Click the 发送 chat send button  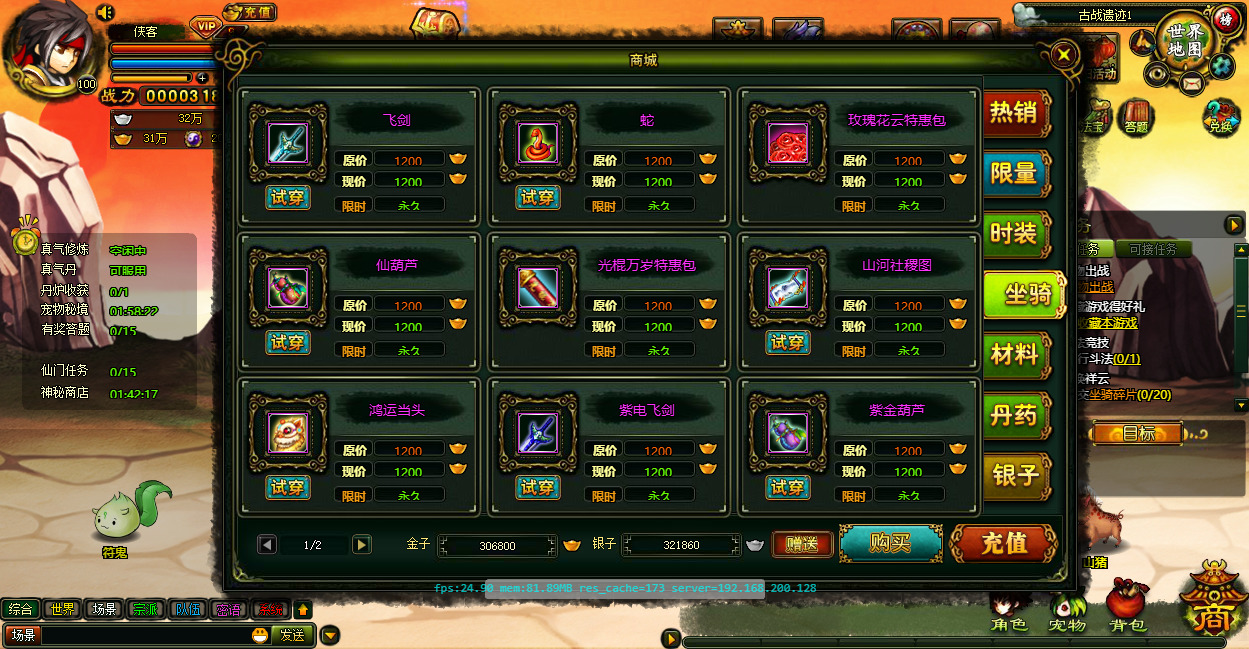[x=292, y=635]
